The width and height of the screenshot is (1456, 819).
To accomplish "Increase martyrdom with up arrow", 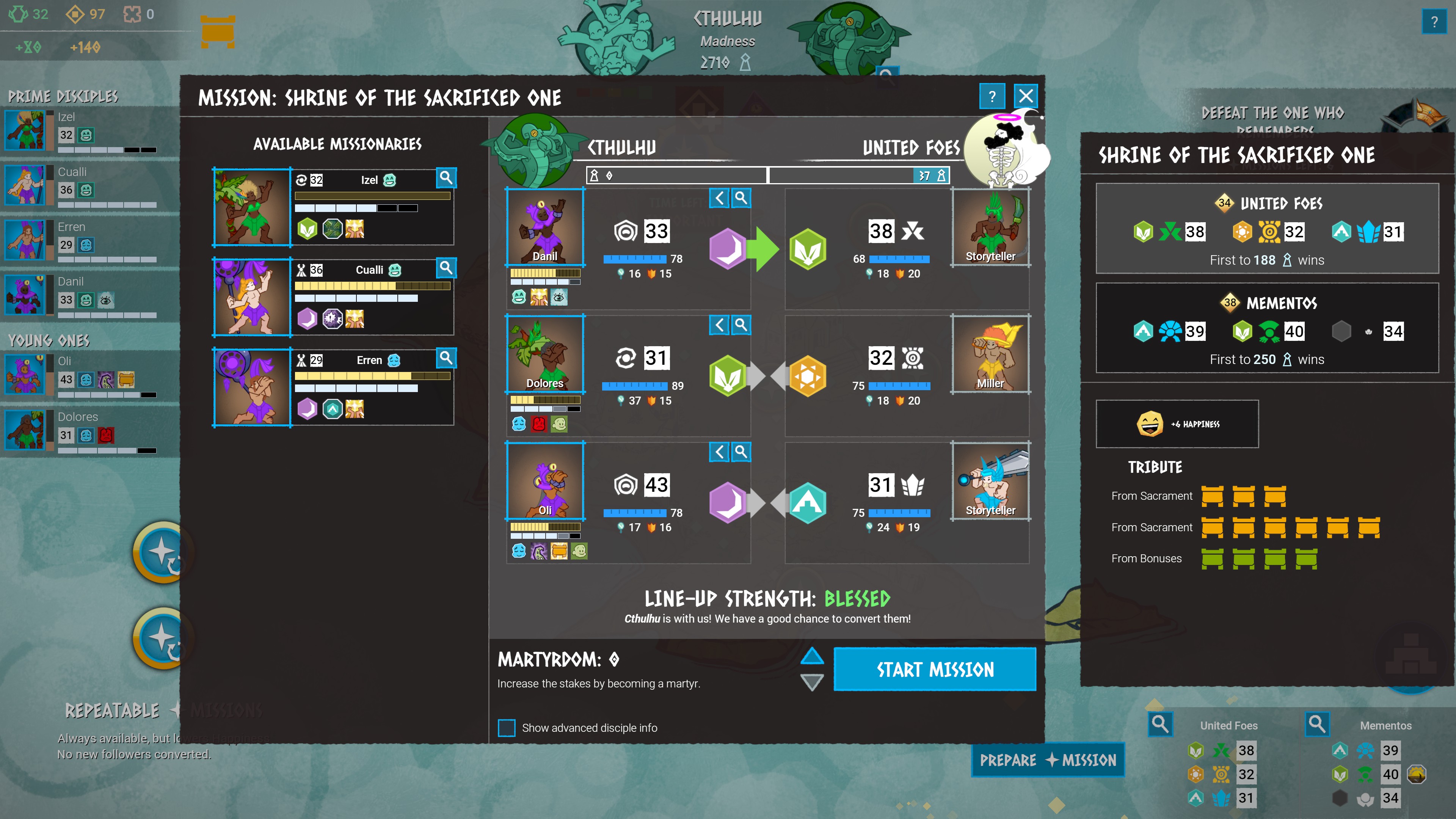I will 812,656.
